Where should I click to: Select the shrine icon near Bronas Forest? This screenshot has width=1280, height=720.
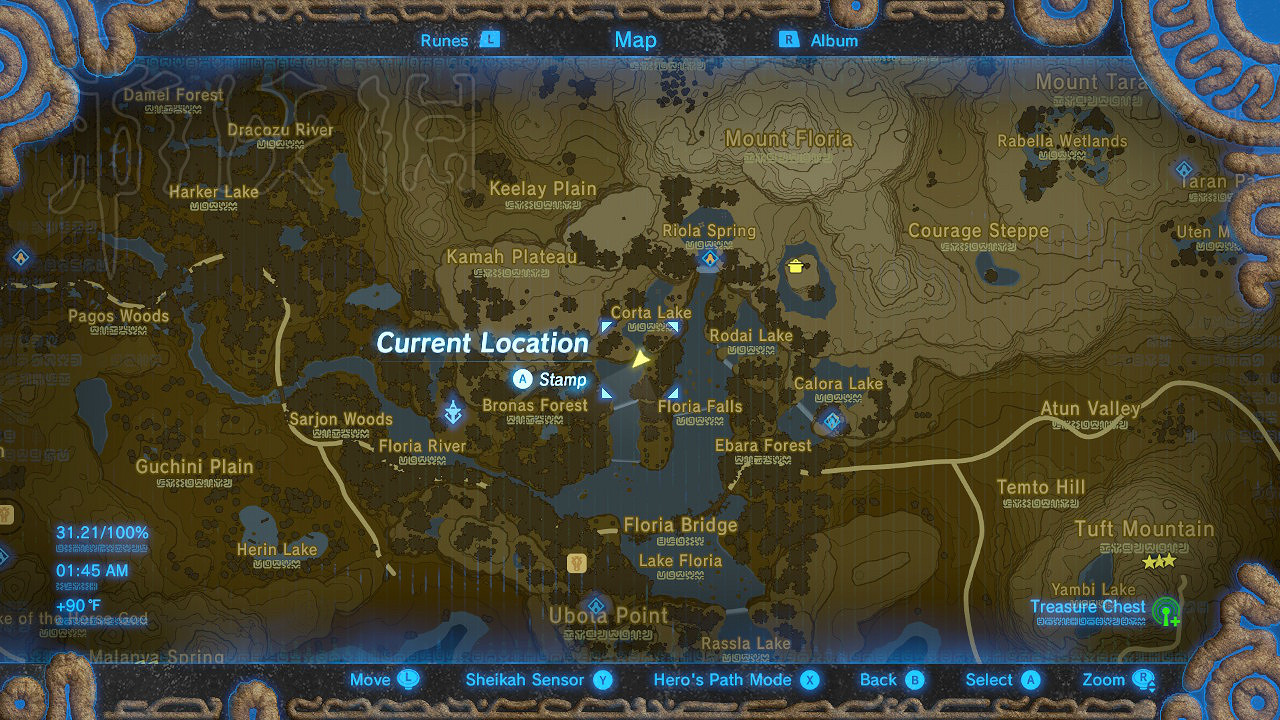453,412
